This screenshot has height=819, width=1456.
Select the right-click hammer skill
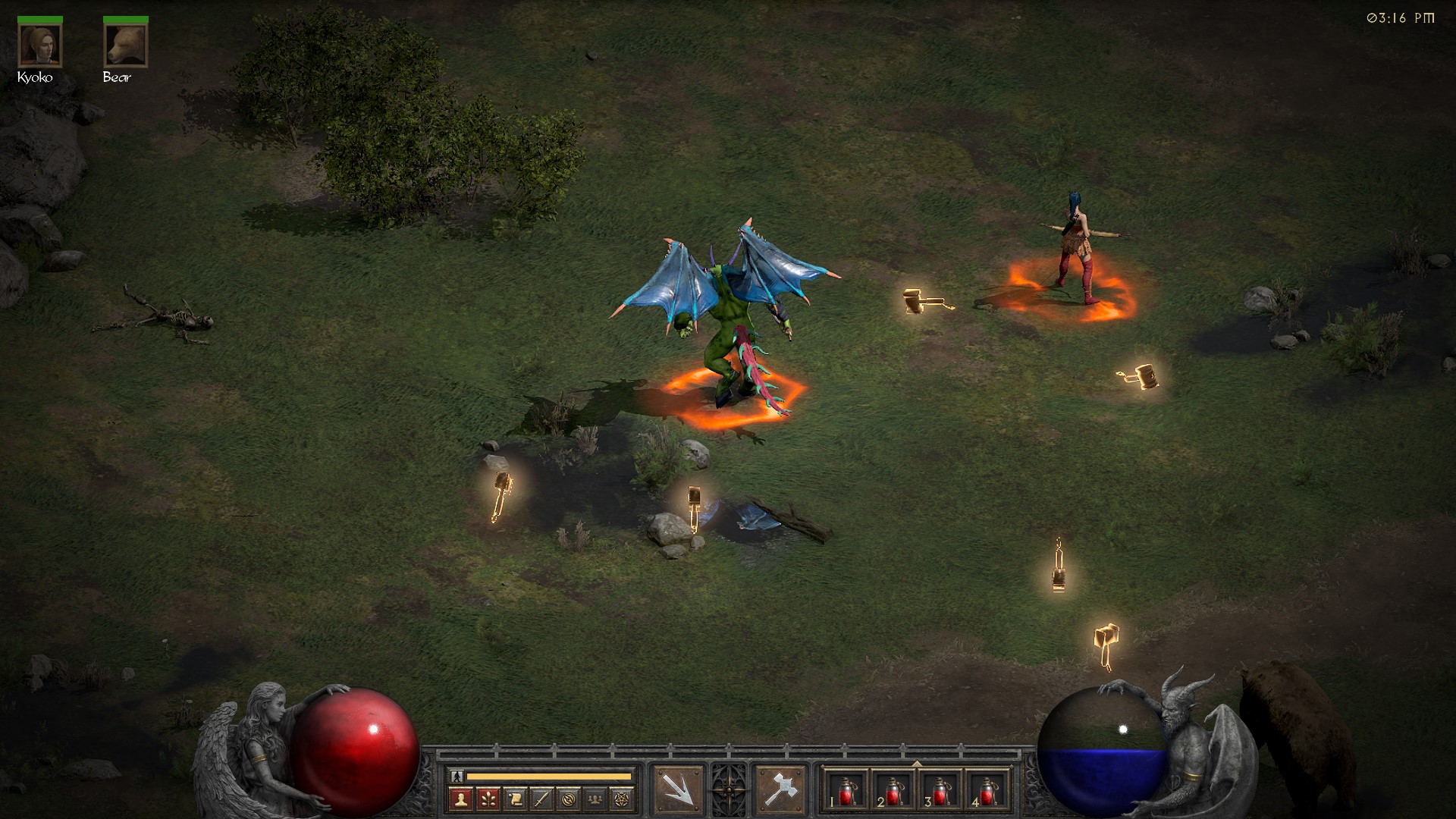pos(780,789)
